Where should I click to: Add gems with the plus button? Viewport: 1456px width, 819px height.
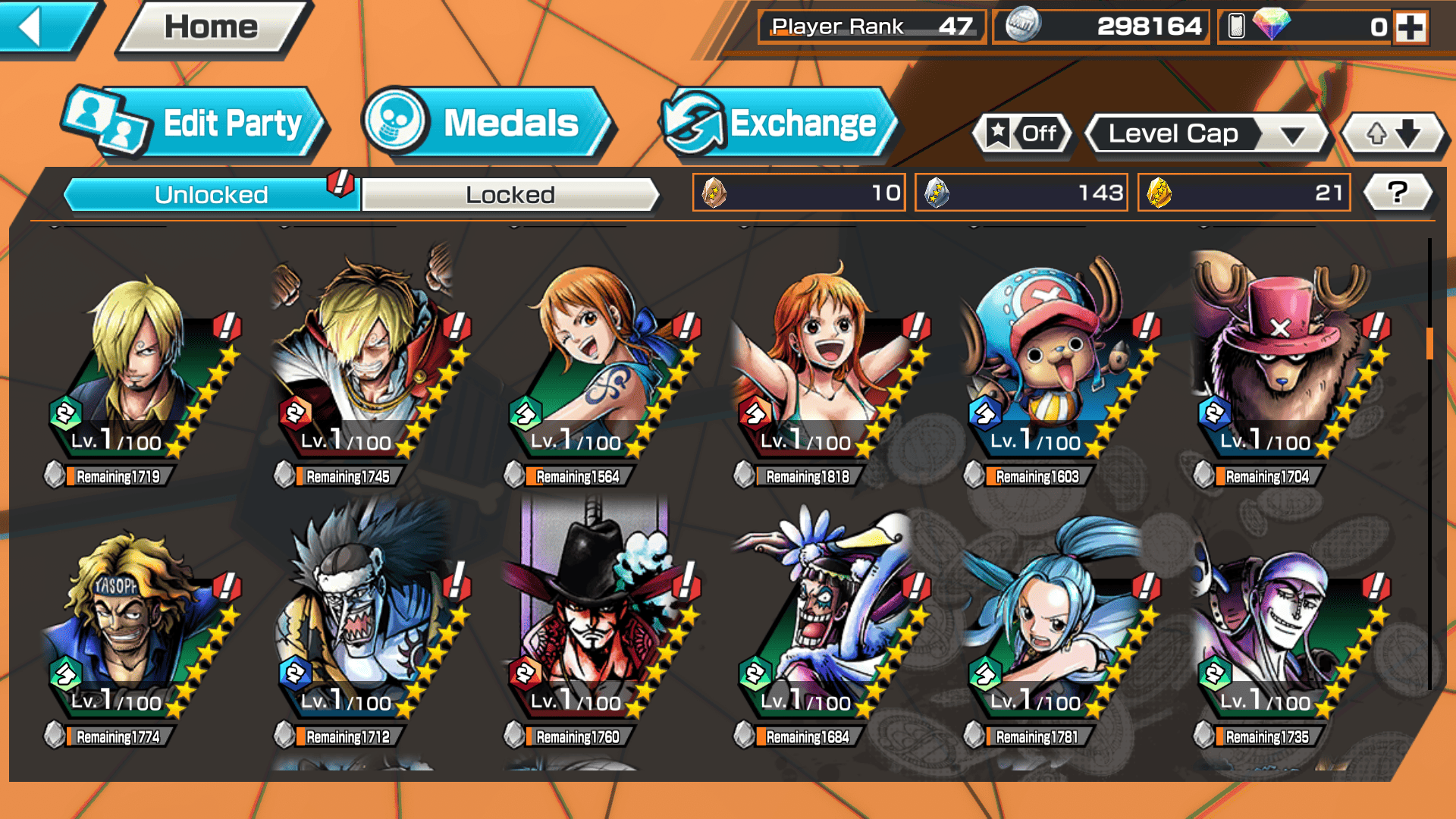(x=1410, y=27)
